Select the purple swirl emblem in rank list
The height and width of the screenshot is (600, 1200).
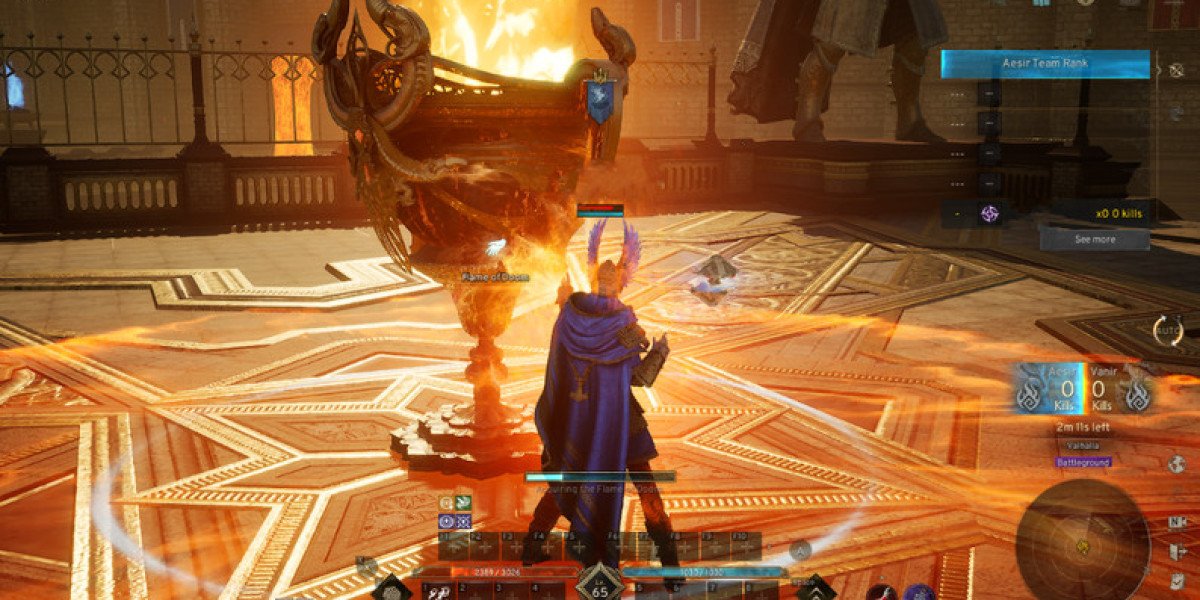click(x=990, y=213)
